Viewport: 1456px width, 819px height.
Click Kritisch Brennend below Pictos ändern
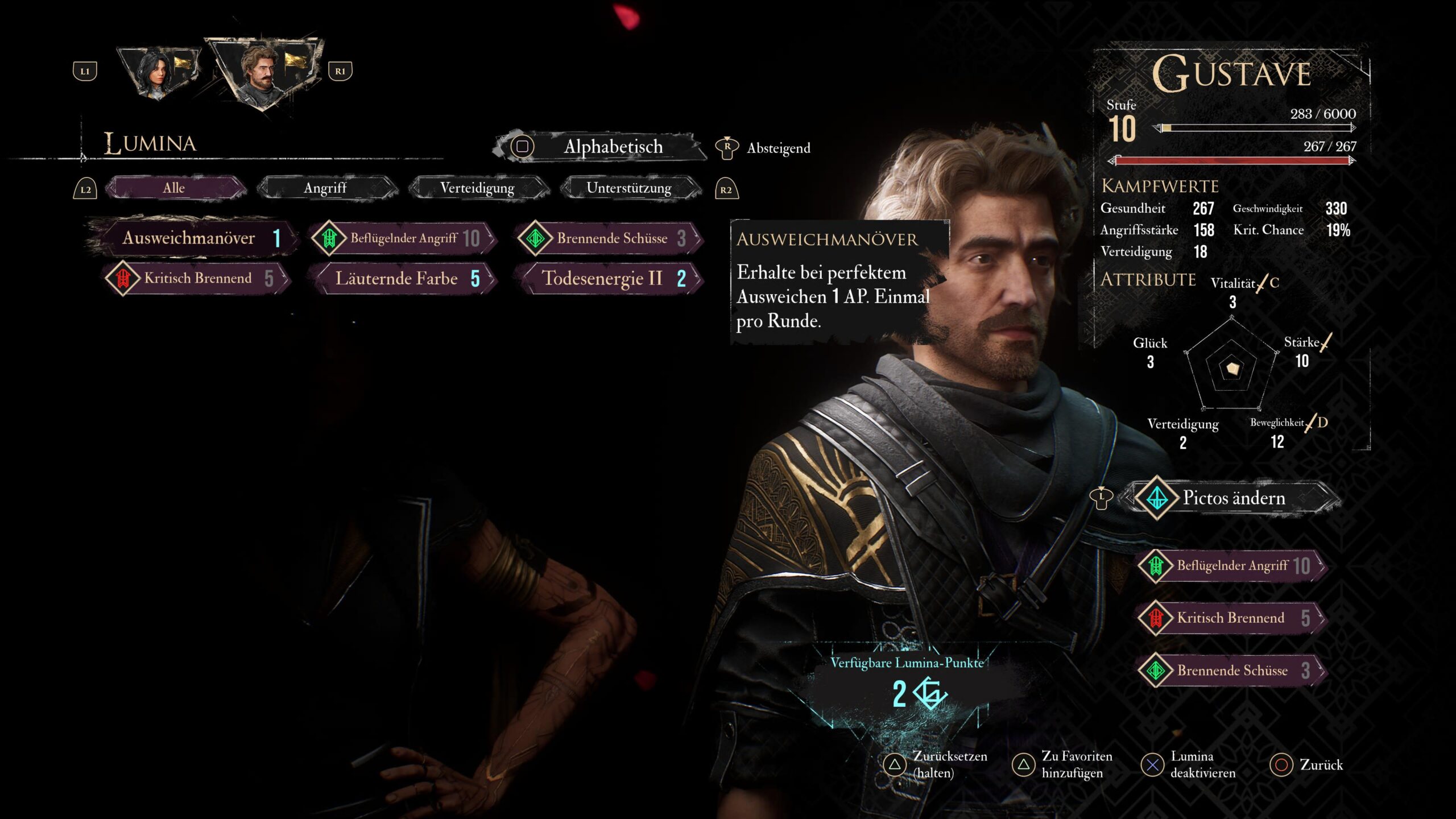point(1232,618)
